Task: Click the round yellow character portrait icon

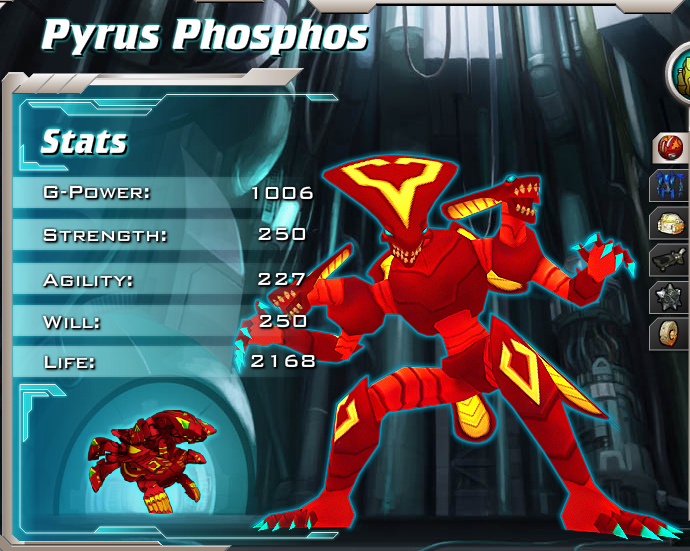Action: 682,70
